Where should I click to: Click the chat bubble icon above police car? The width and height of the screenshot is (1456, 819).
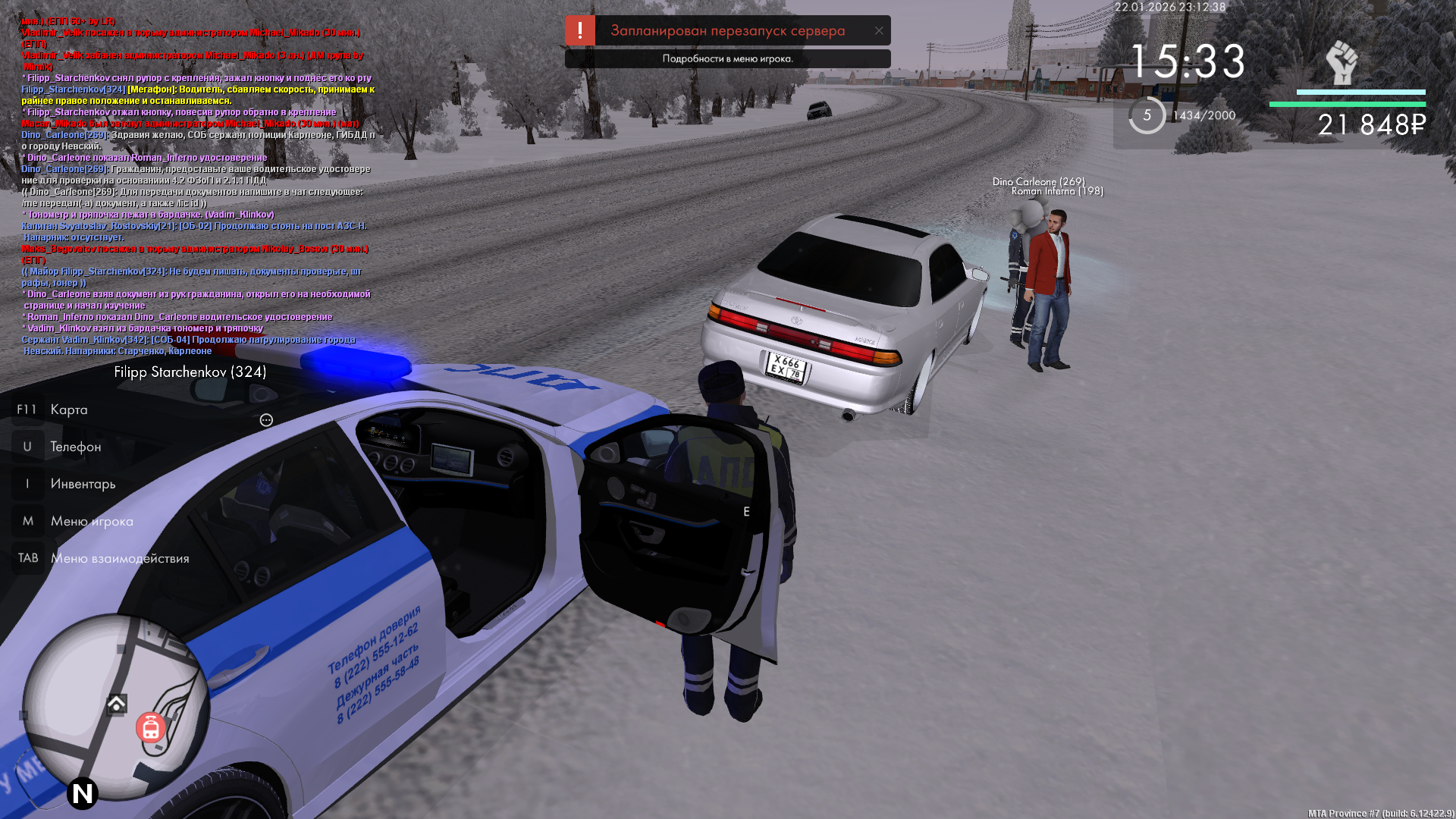pos(266,420)
